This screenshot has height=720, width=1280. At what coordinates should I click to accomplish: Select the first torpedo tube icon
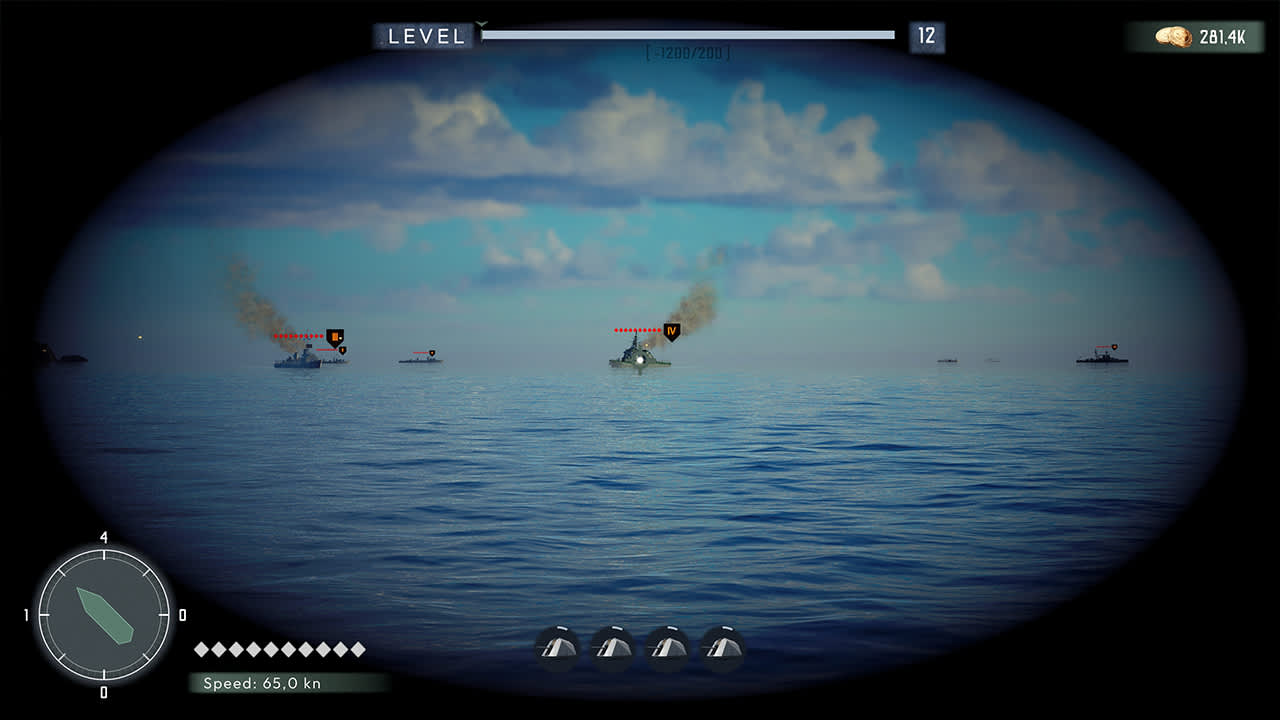(557, 646)
